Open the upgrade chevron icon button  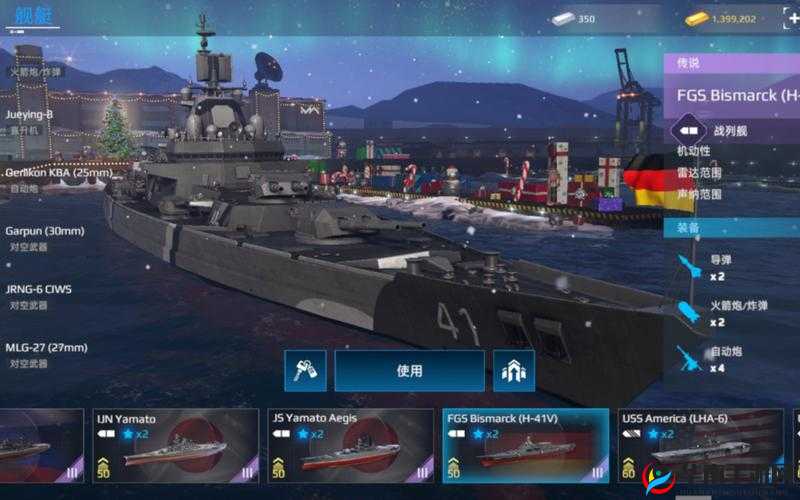(514, 371)
